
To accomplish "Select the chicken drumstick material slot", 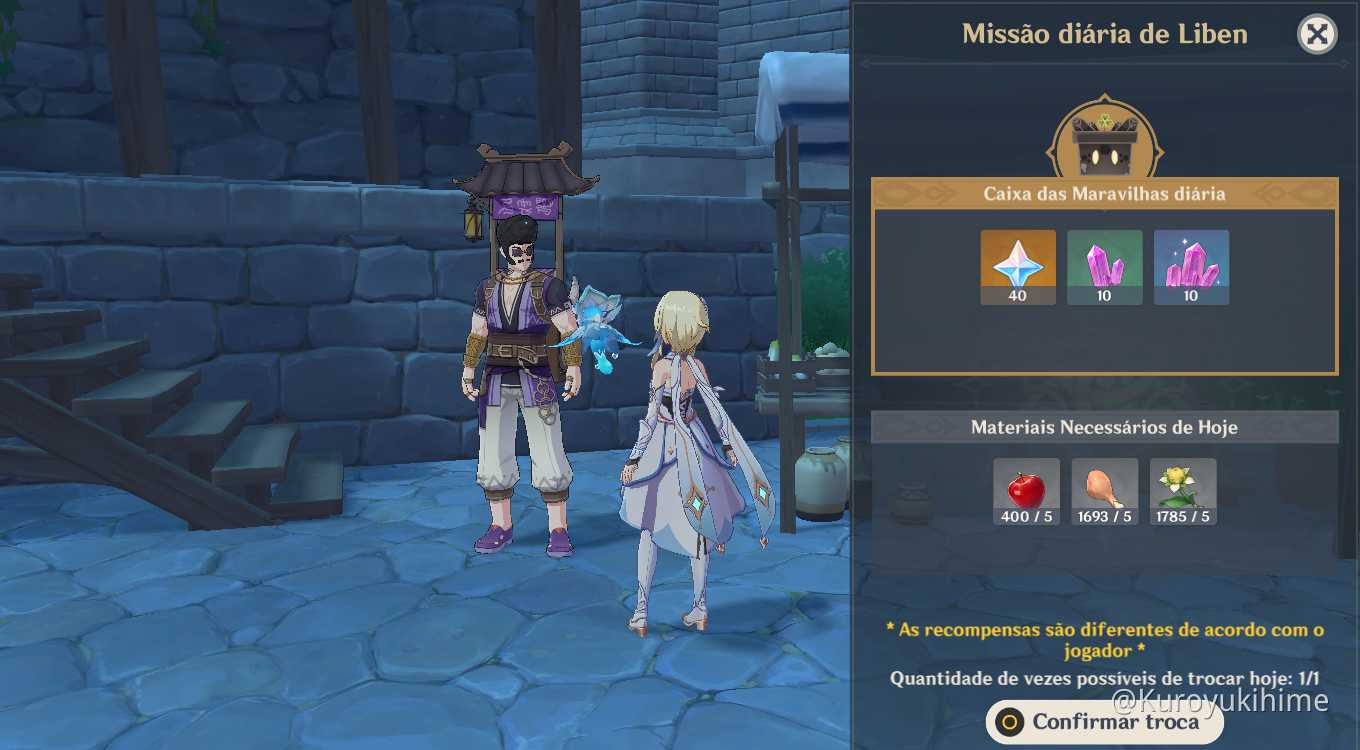I will [1105, 491].
